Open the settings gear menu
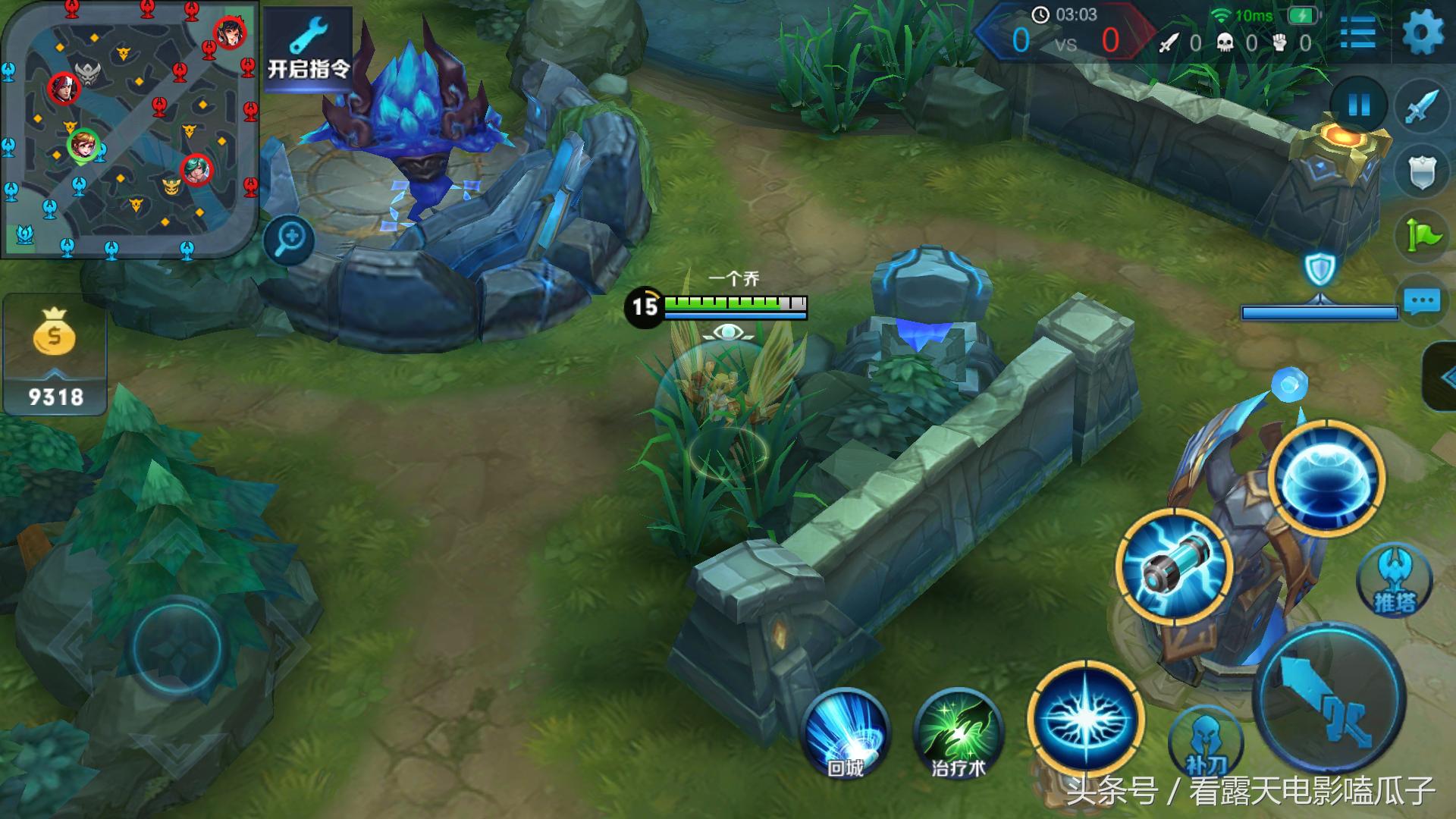1456x819 pixels. coord(1423,33)
